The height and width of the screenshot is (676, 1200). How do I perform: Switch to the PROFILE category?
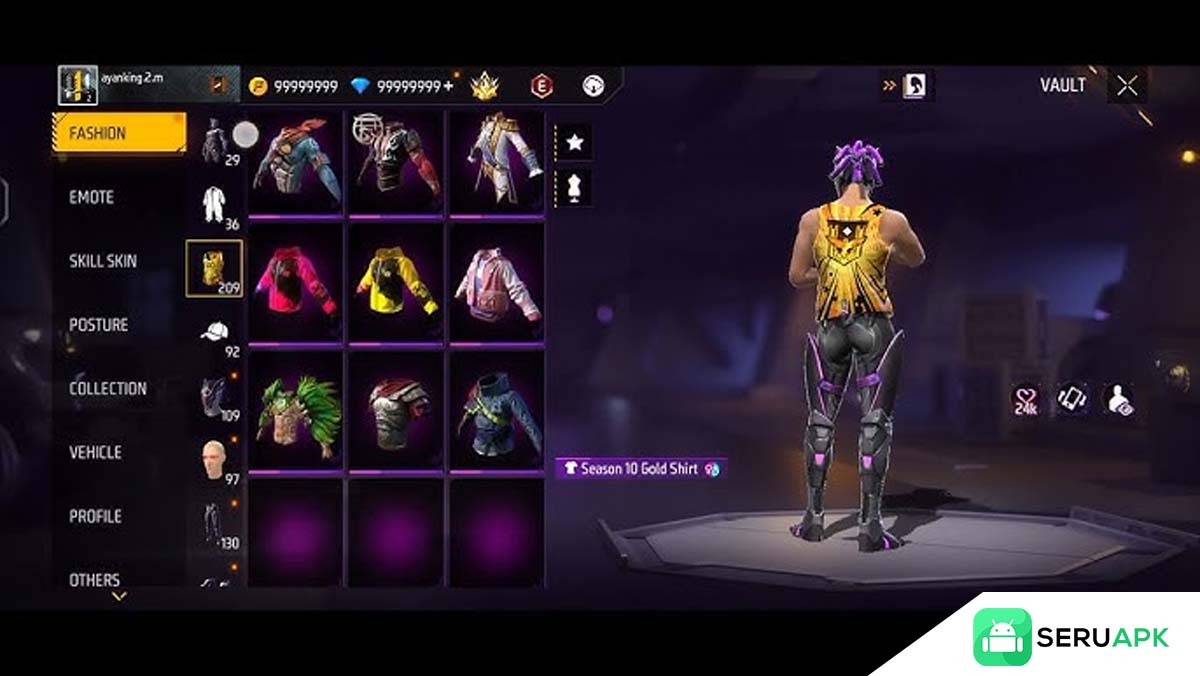(95, 517)
